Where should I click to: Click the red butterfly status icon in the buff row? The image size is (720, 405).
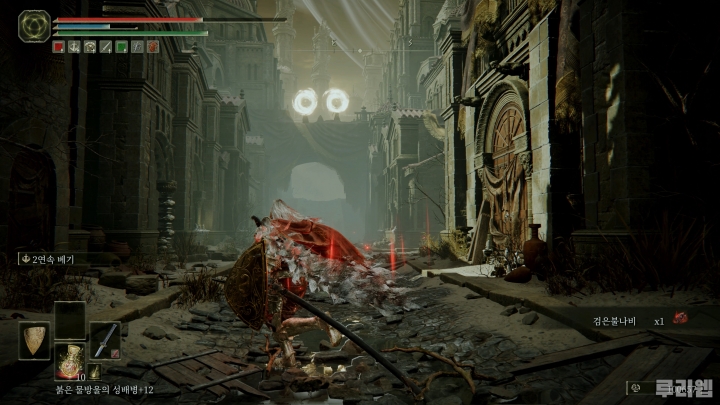point(152,46)
